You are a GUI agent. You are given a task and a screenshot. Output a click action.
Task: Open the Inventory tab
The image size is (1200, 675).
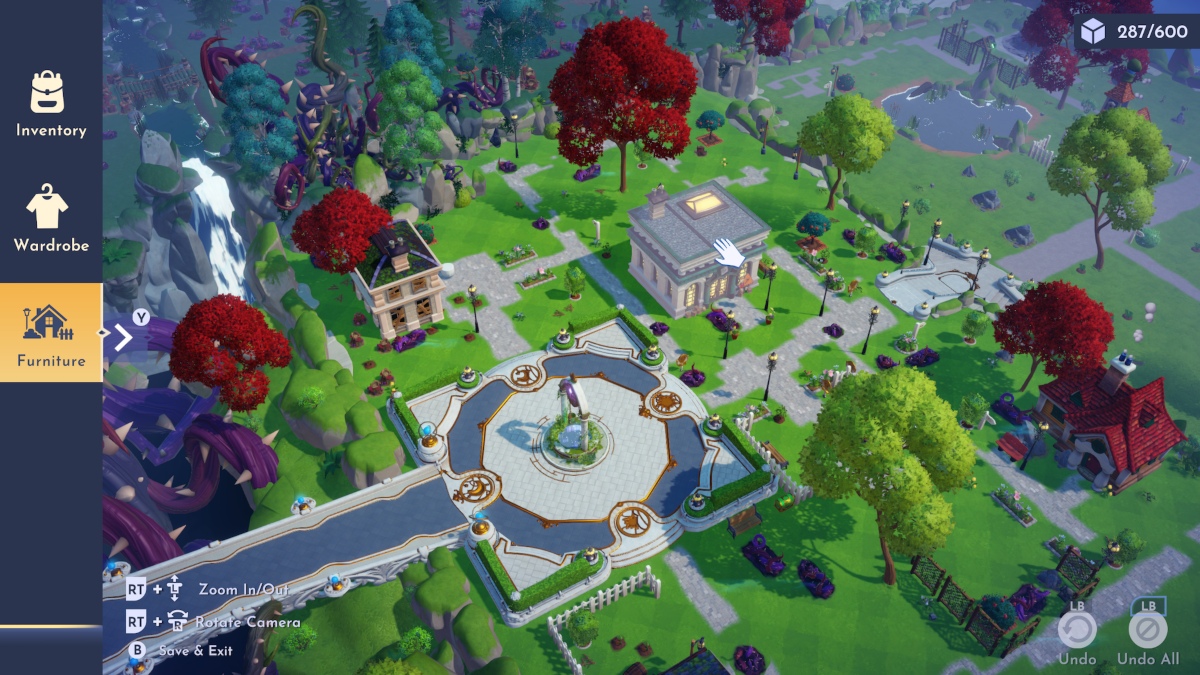pos(50,104)
